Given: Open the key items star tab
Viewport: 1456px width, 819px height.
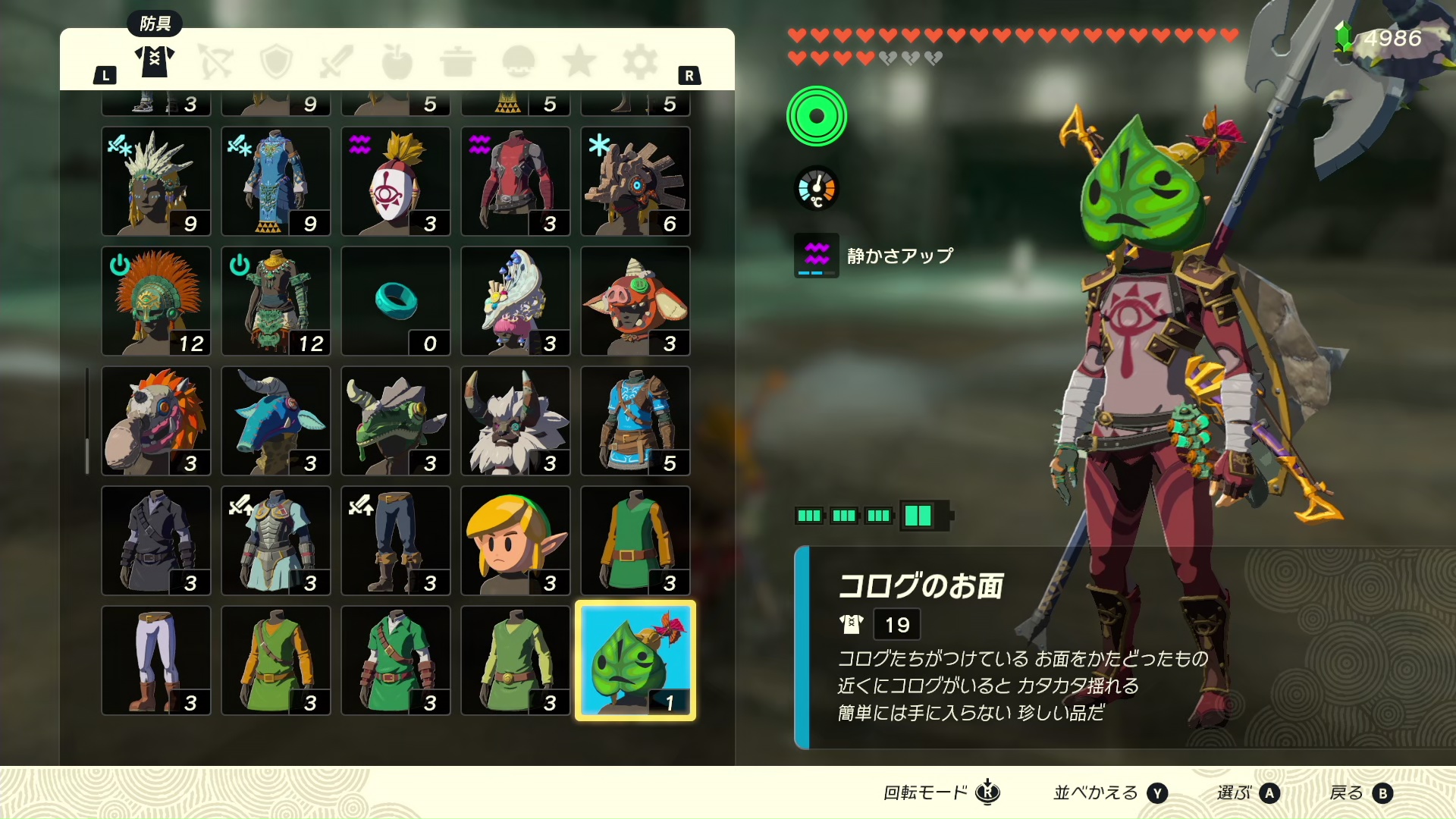Looking at the screenshot, I should pyautogui.click(x=579, y=61).
